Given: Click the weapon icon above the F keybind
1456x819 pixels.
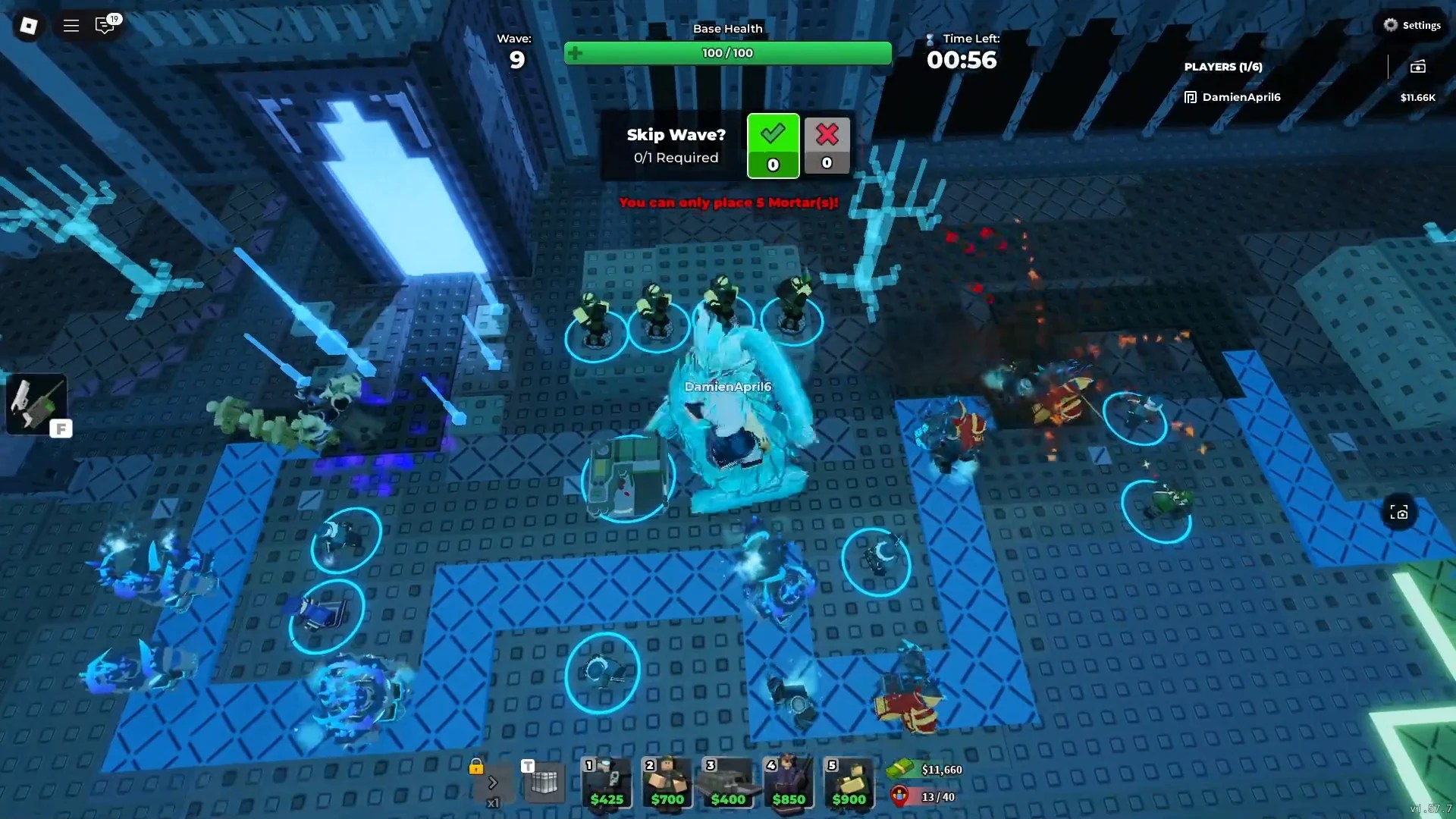Looking at the screenshot, I should point(36,403).
